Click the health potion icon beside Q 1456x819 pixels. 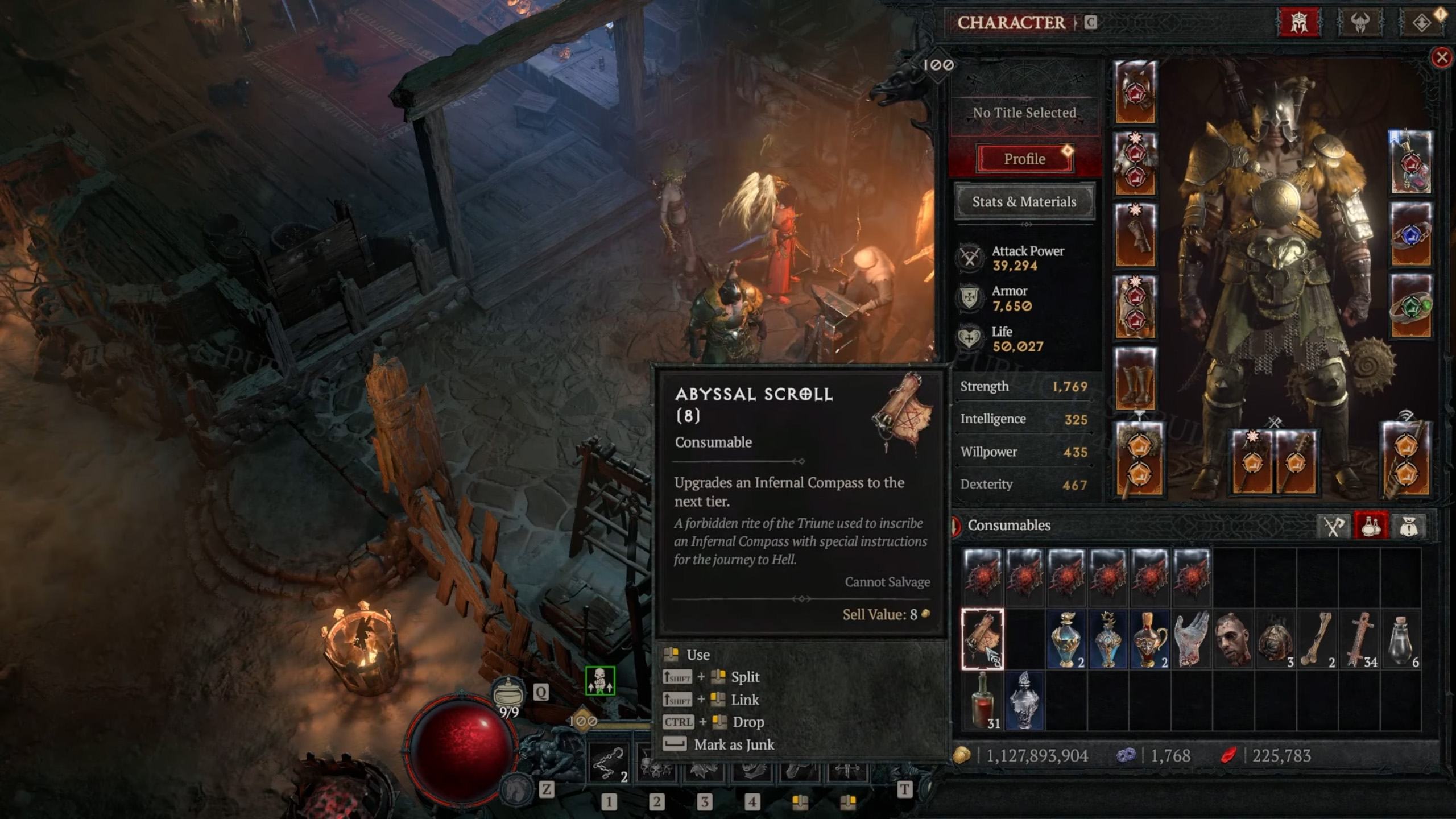point(508,693)
